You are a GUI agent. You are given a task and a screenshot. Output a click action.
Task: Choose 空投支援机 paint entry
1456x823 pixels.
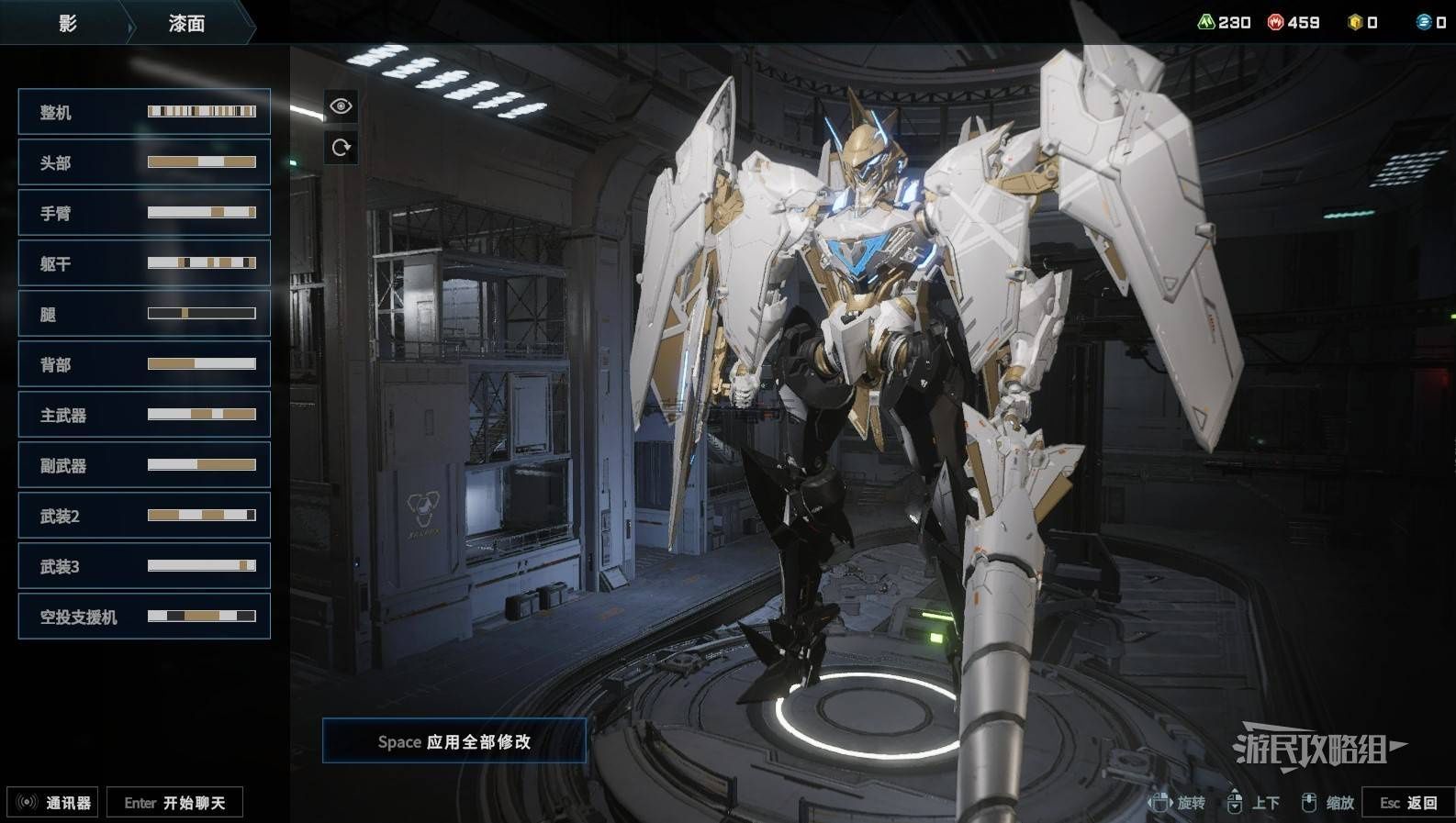144,617
